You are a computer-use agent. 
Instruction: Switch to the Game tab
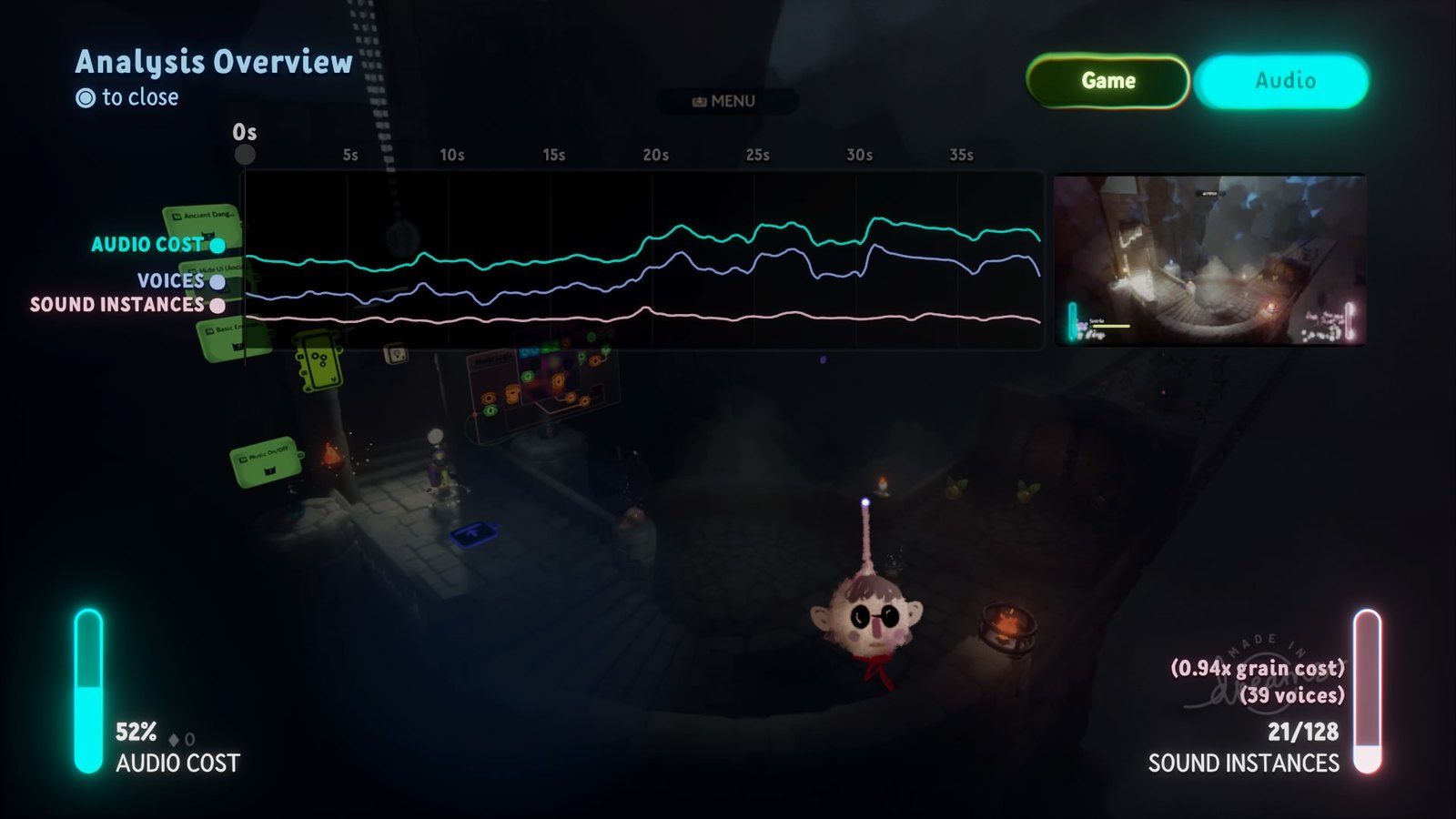pos(1107,81)
